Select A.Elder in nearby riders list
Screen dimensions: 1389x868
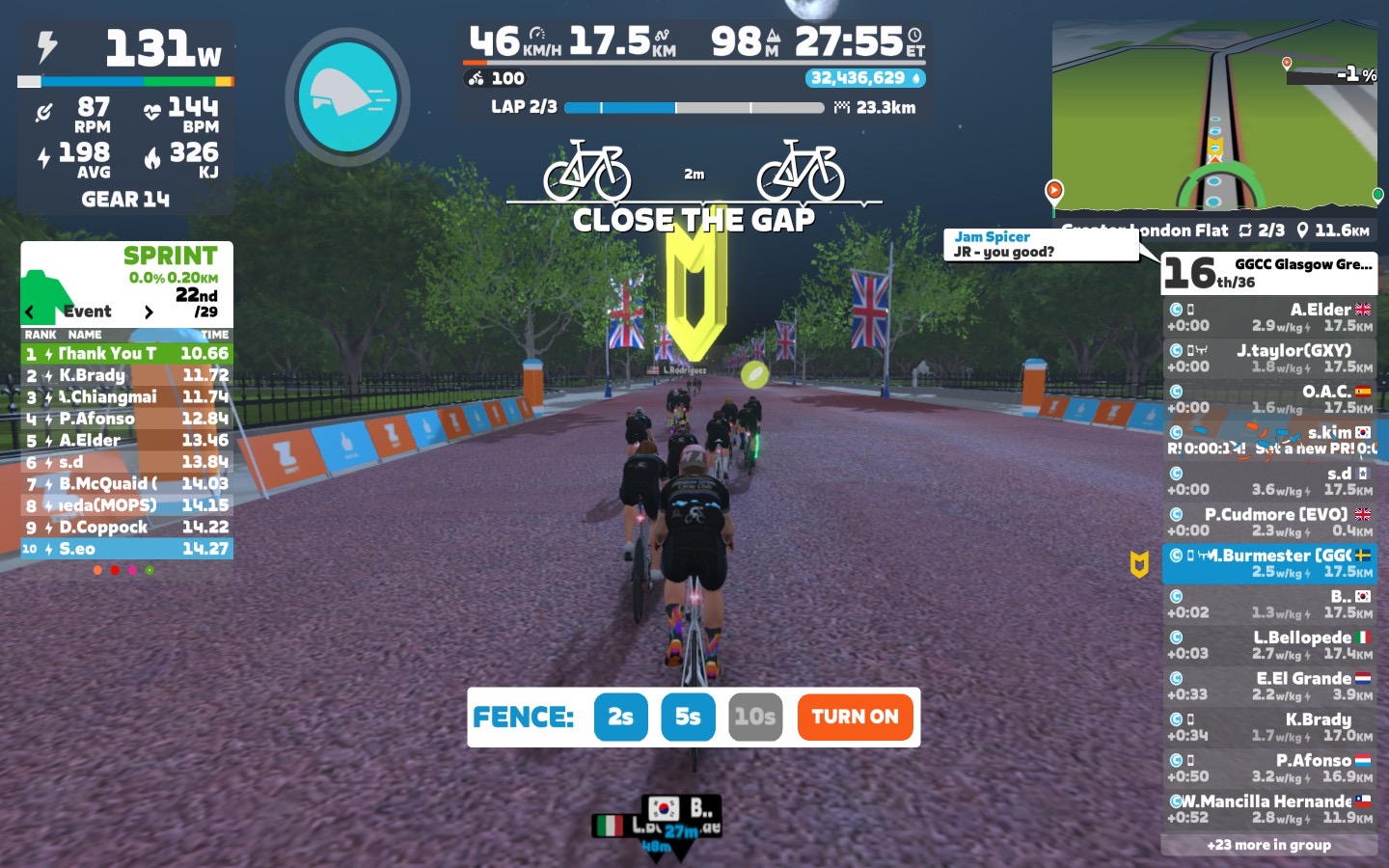[x=1268, y=317]
